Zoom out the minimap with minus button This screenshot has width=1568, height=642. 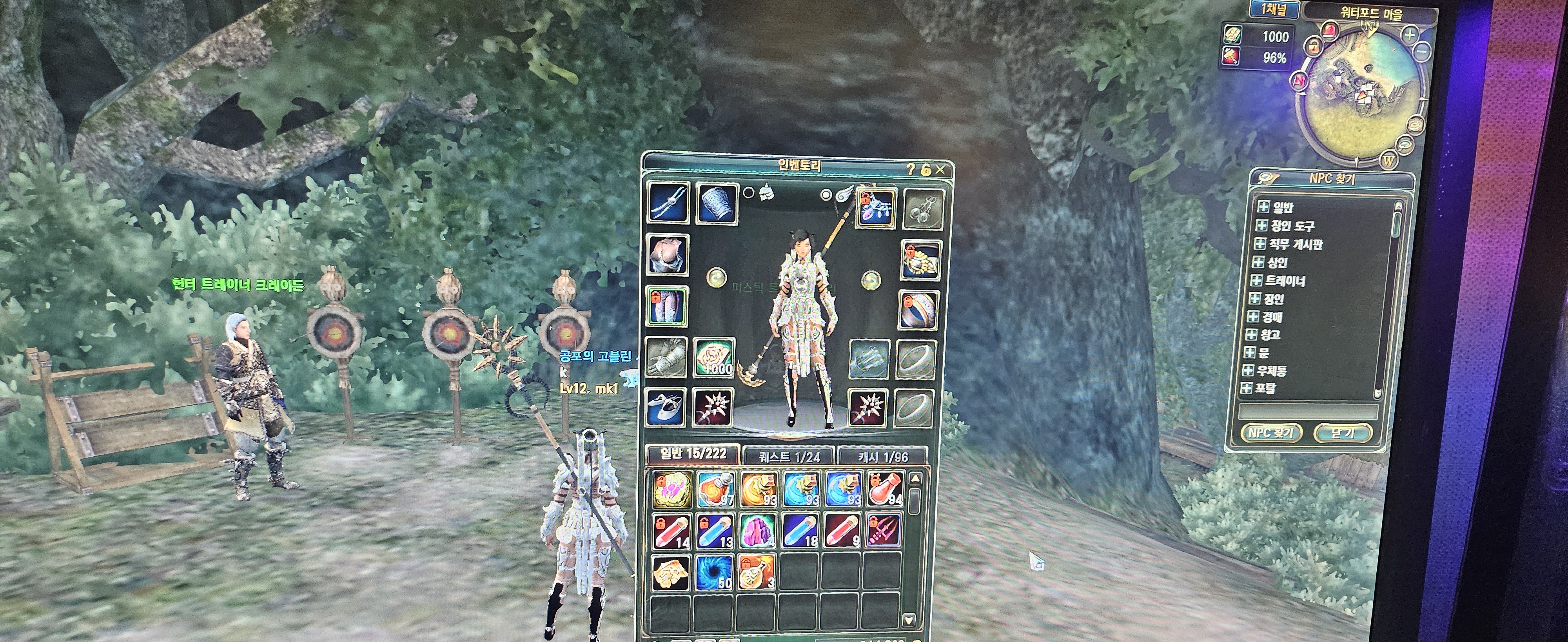pyautogui.click(x=1422, y=53)
